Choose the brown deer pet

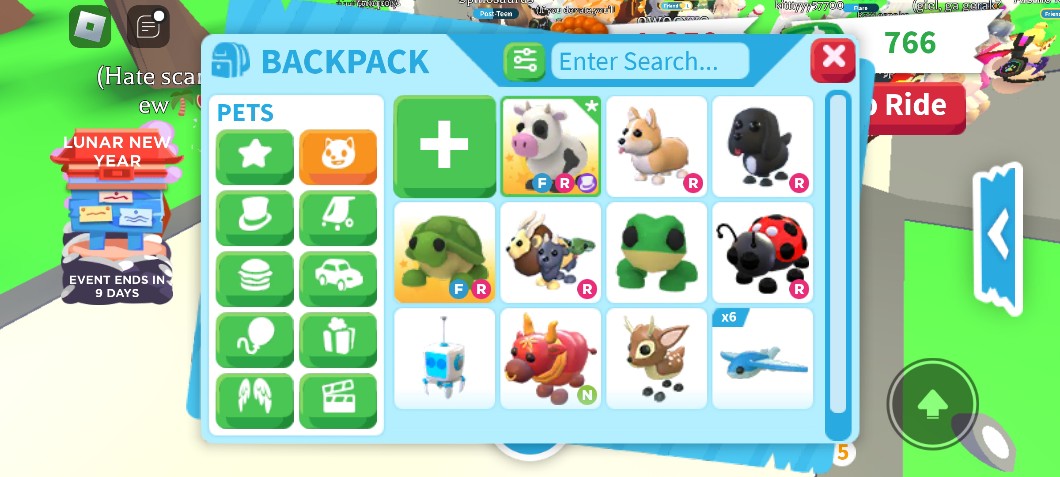click(656, 358)
